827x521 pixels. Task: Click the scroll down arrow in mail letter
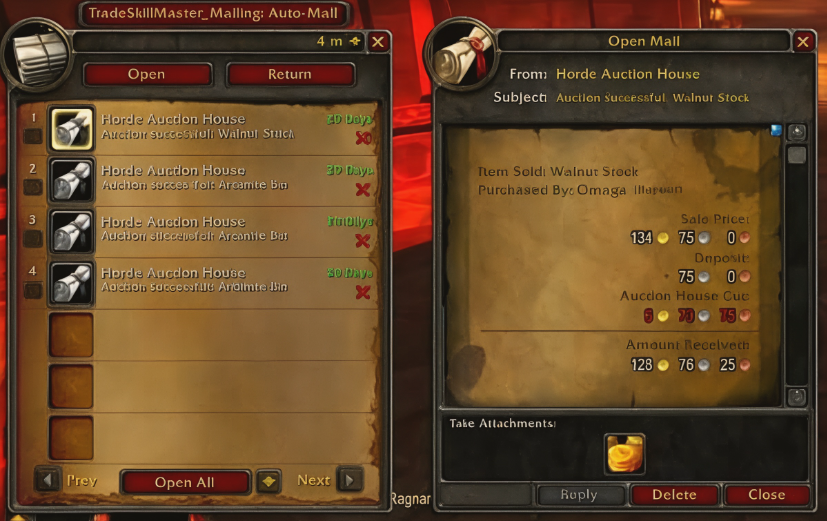click(796, 397)
